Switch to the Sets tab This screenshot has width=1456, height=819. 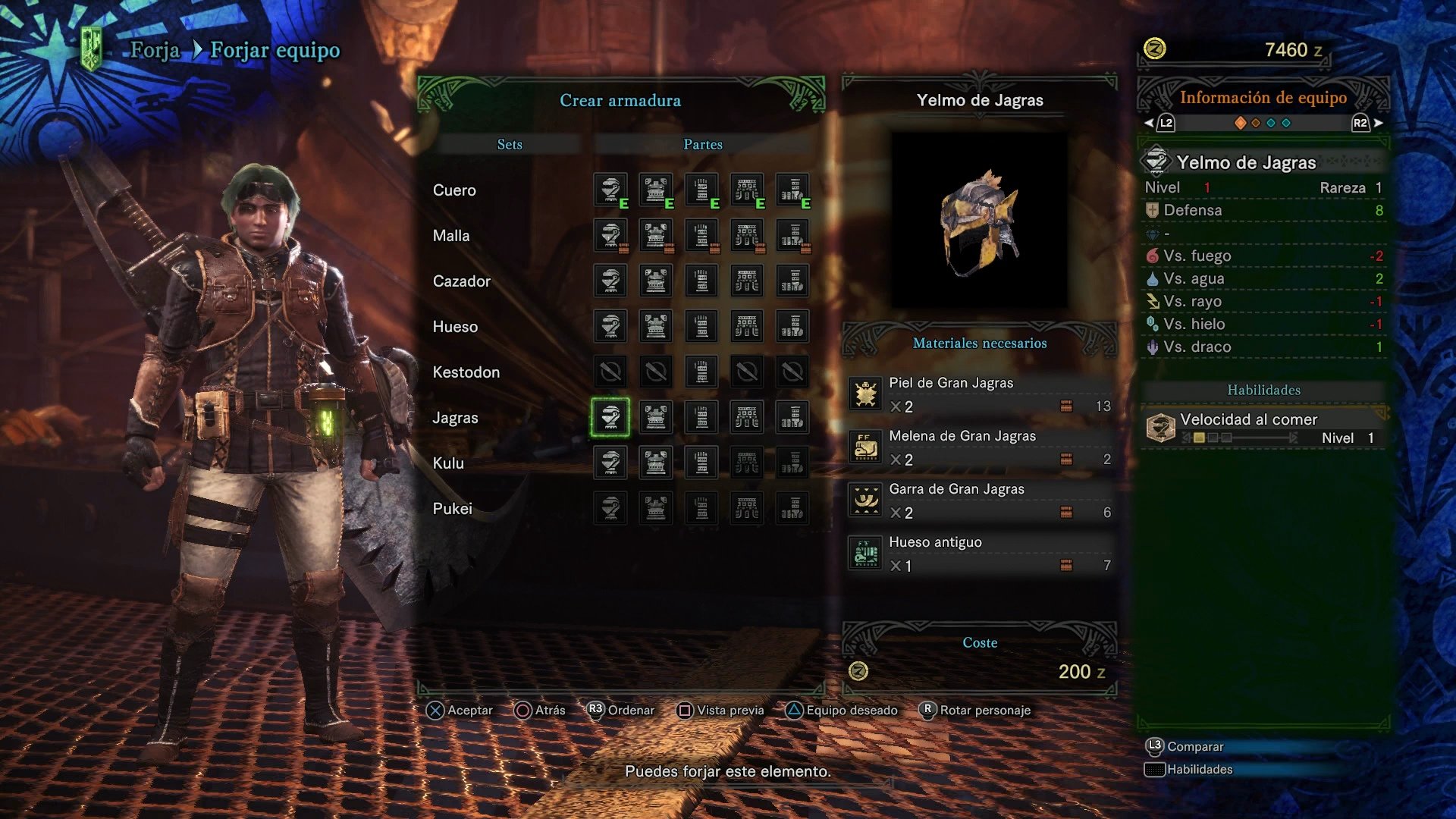pos(510,143)
